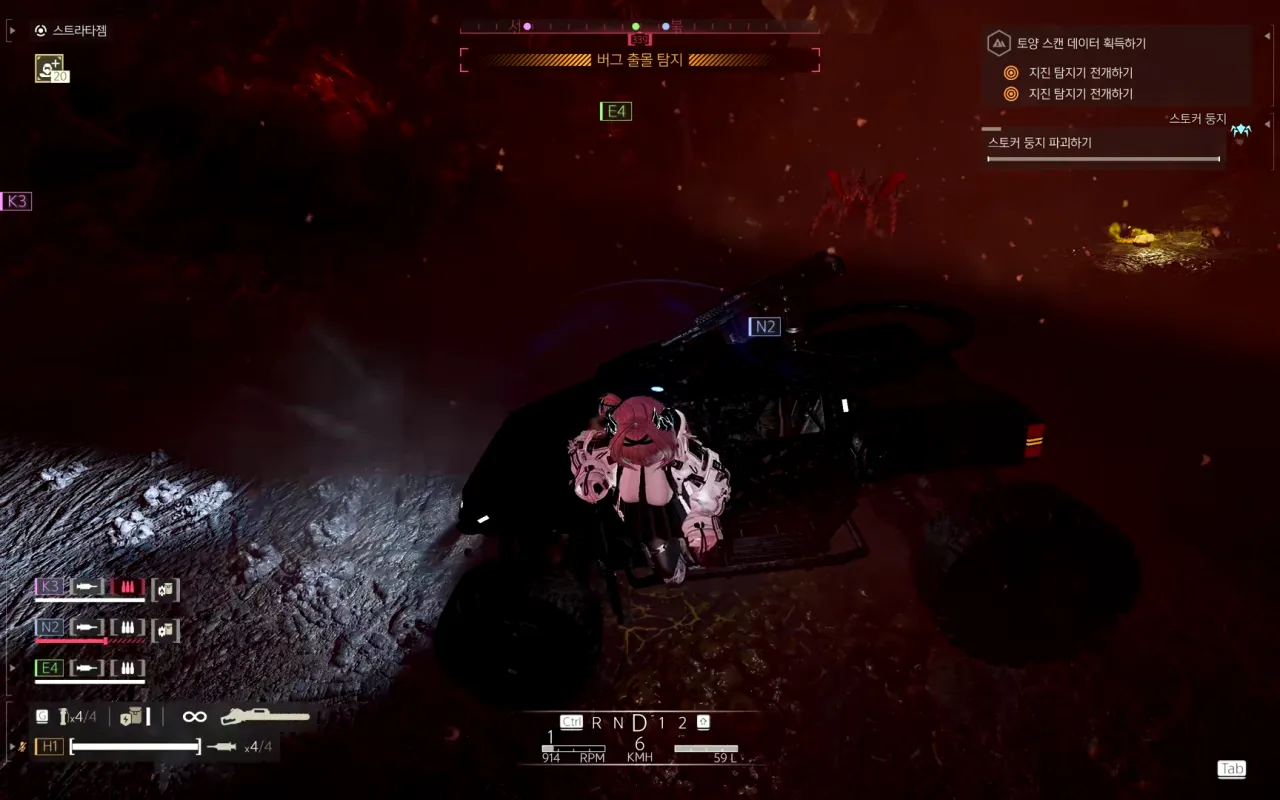Screen dimensions: 1280x800
Task: Select the flamethrower weapon icon
Action: pos(265,716)
